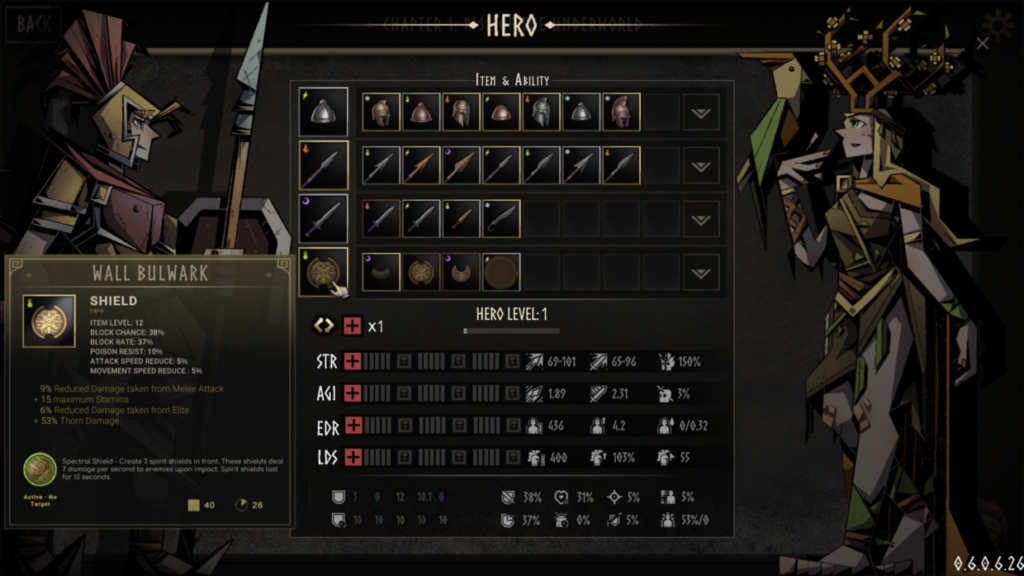The image size is (1024, 576).
Task: Choose the purple-plumed helmet in inventory
Action: (621, 112)
